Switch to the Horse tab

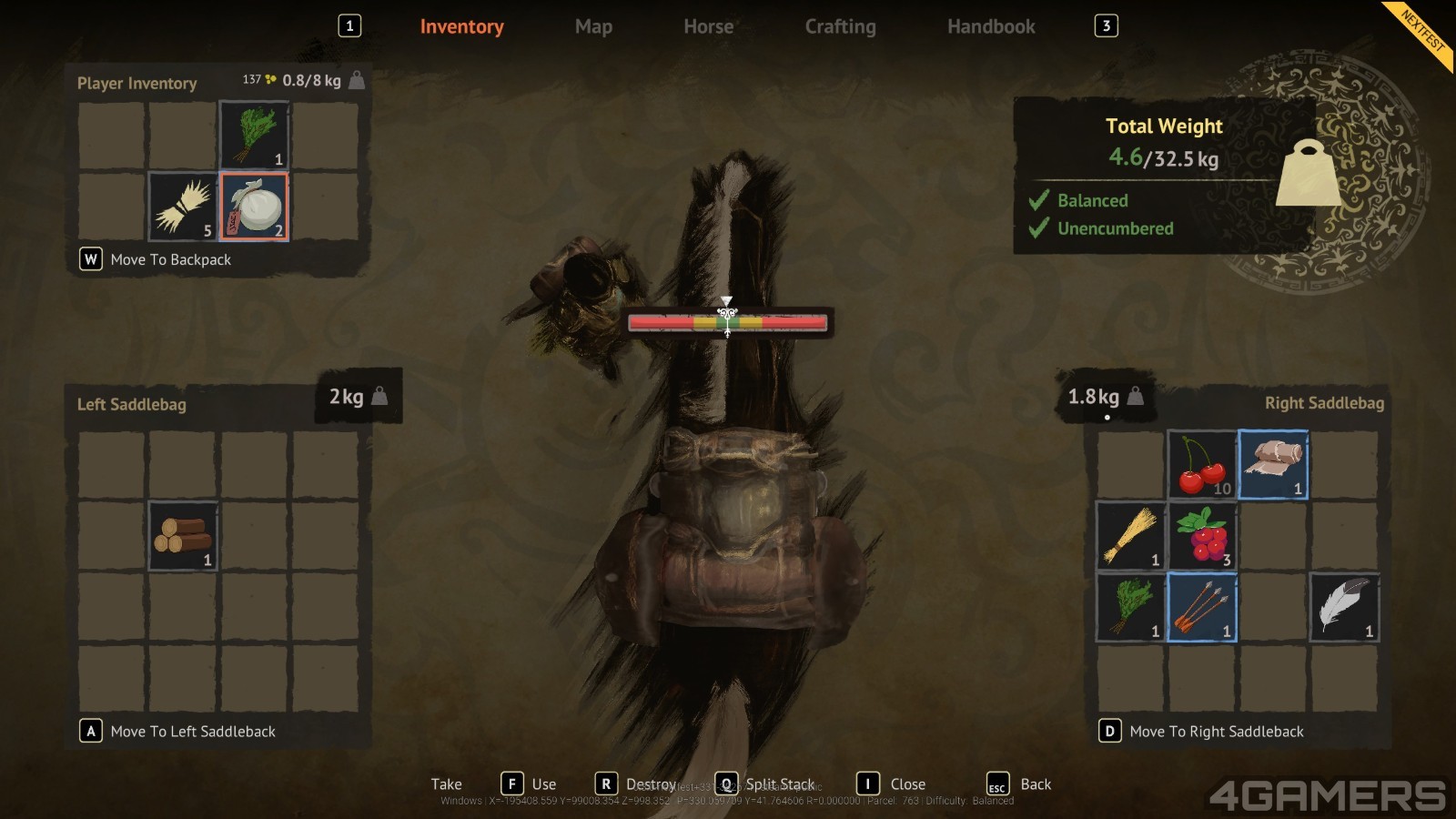[708, 27]
